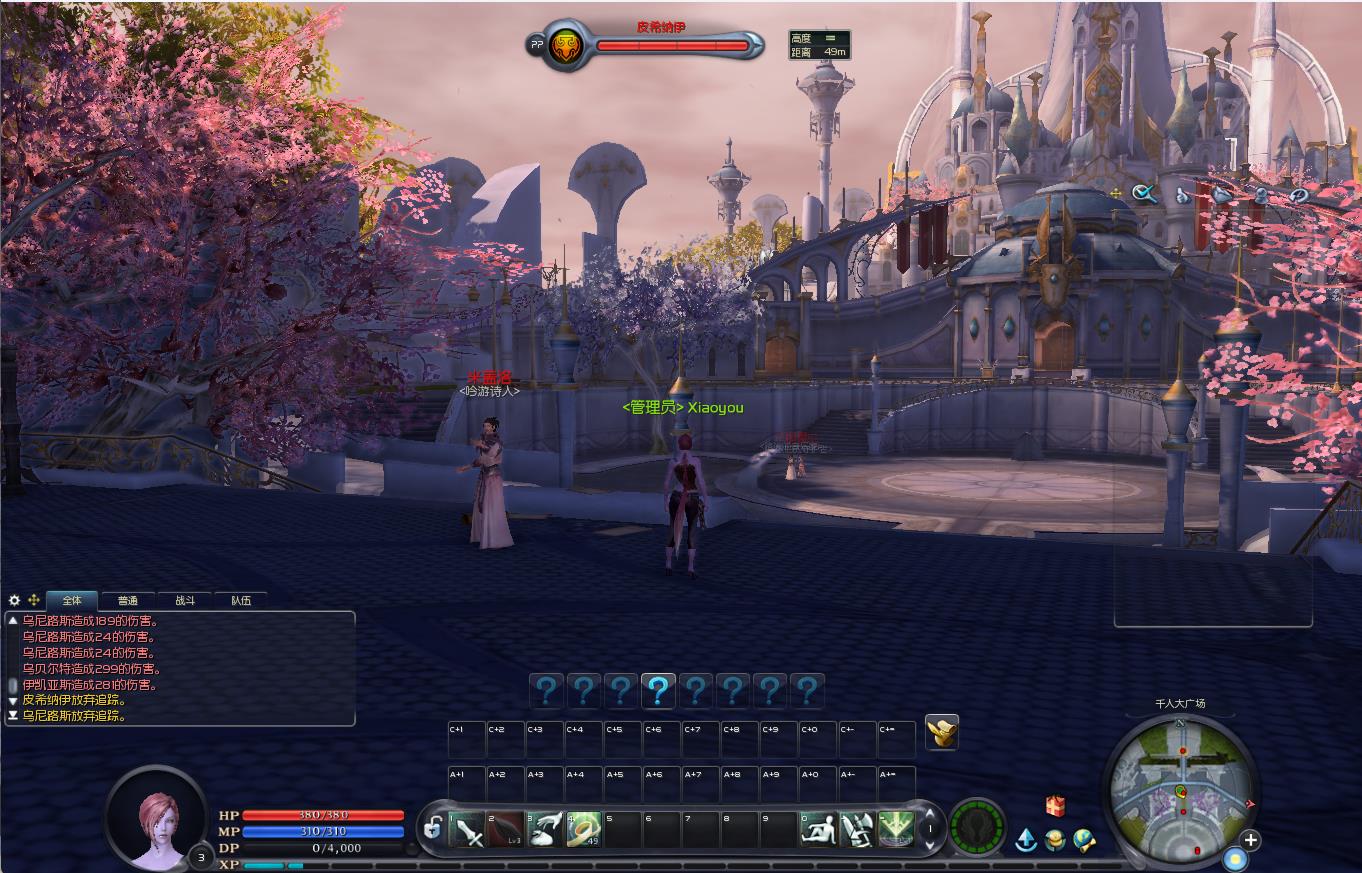Open the golden scroll quest icon
This screenshot has height=873, width=1362.
942,732
